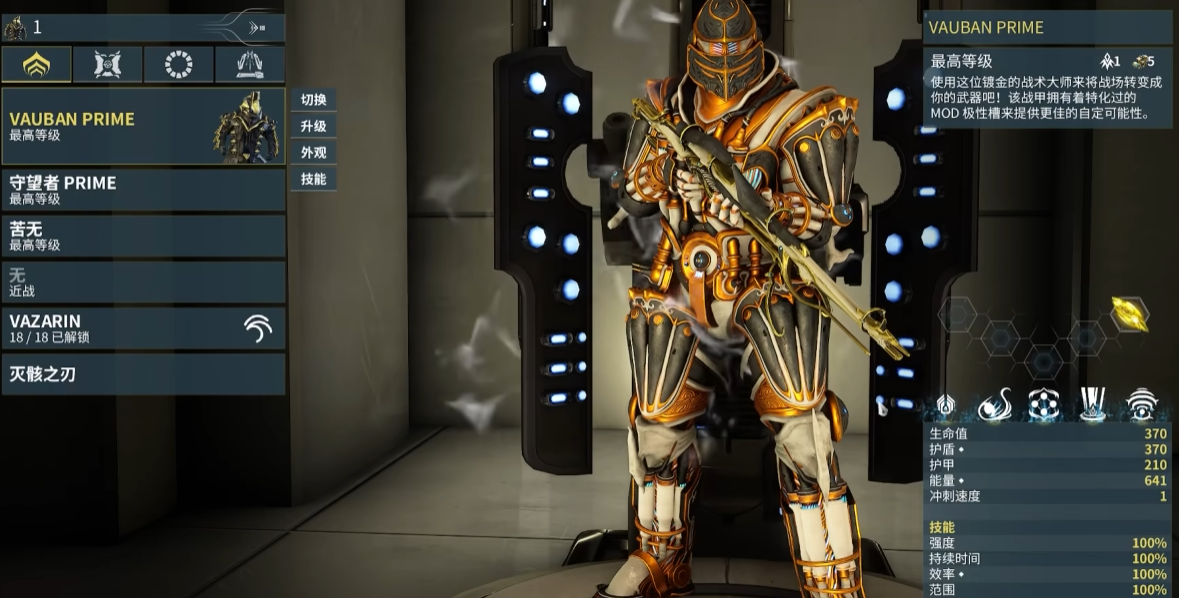Select Vauban's passive ability icon
1179x598 pixels.
point(945,405)
